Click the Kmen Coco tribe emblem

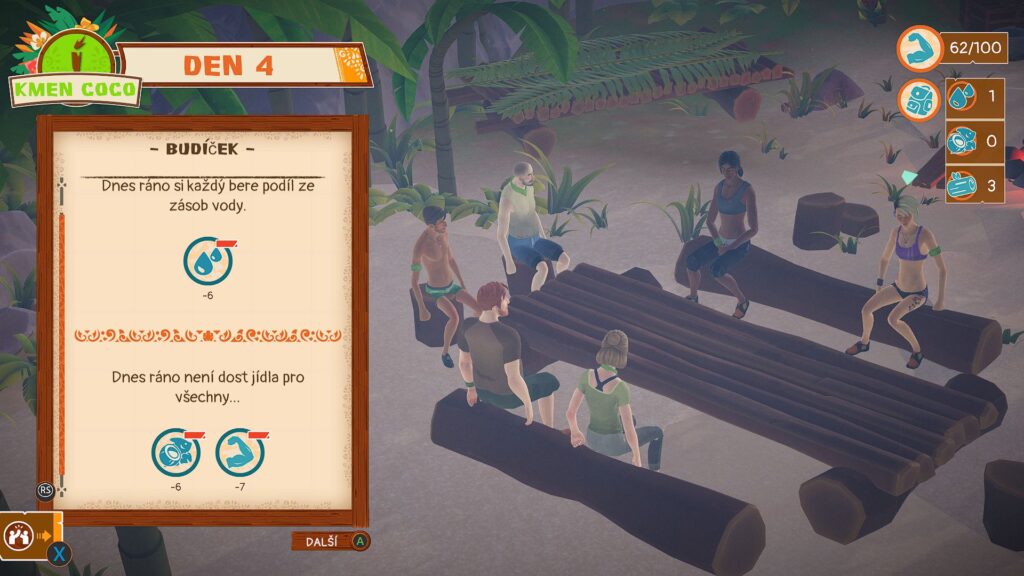75,67
